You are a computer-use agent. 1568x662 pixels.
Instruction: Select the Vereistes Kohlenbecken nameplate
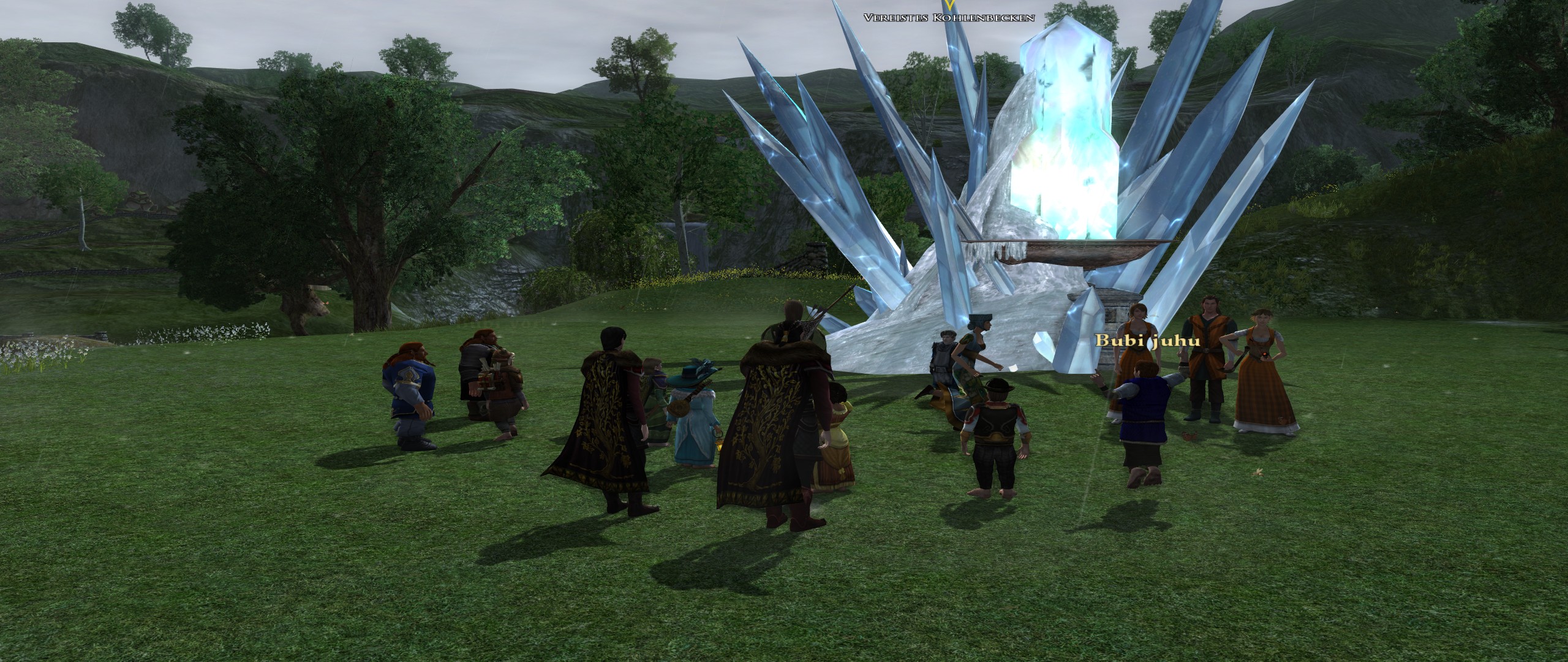[949, 18]
